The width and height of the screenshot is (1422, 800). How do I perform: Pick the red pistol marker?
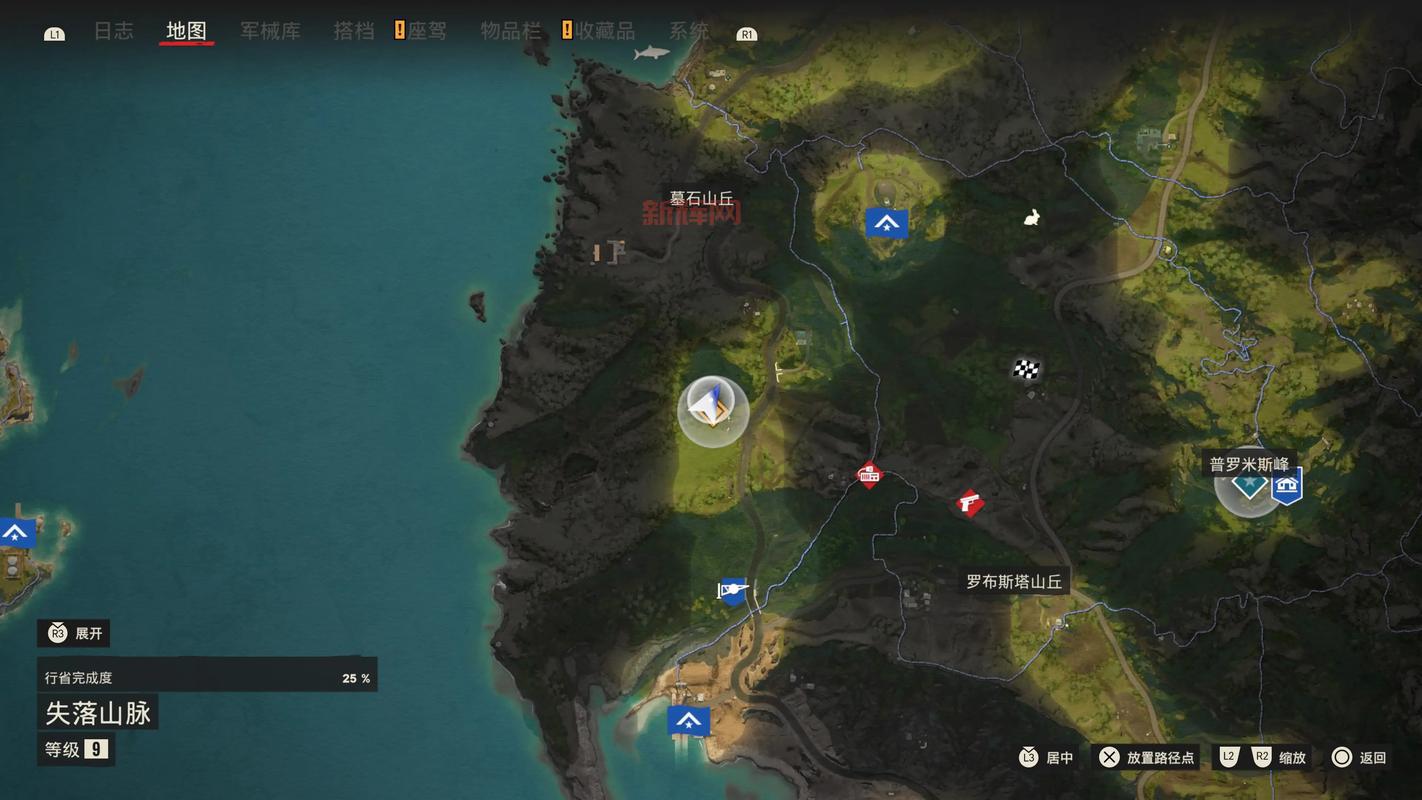[968, 502]
